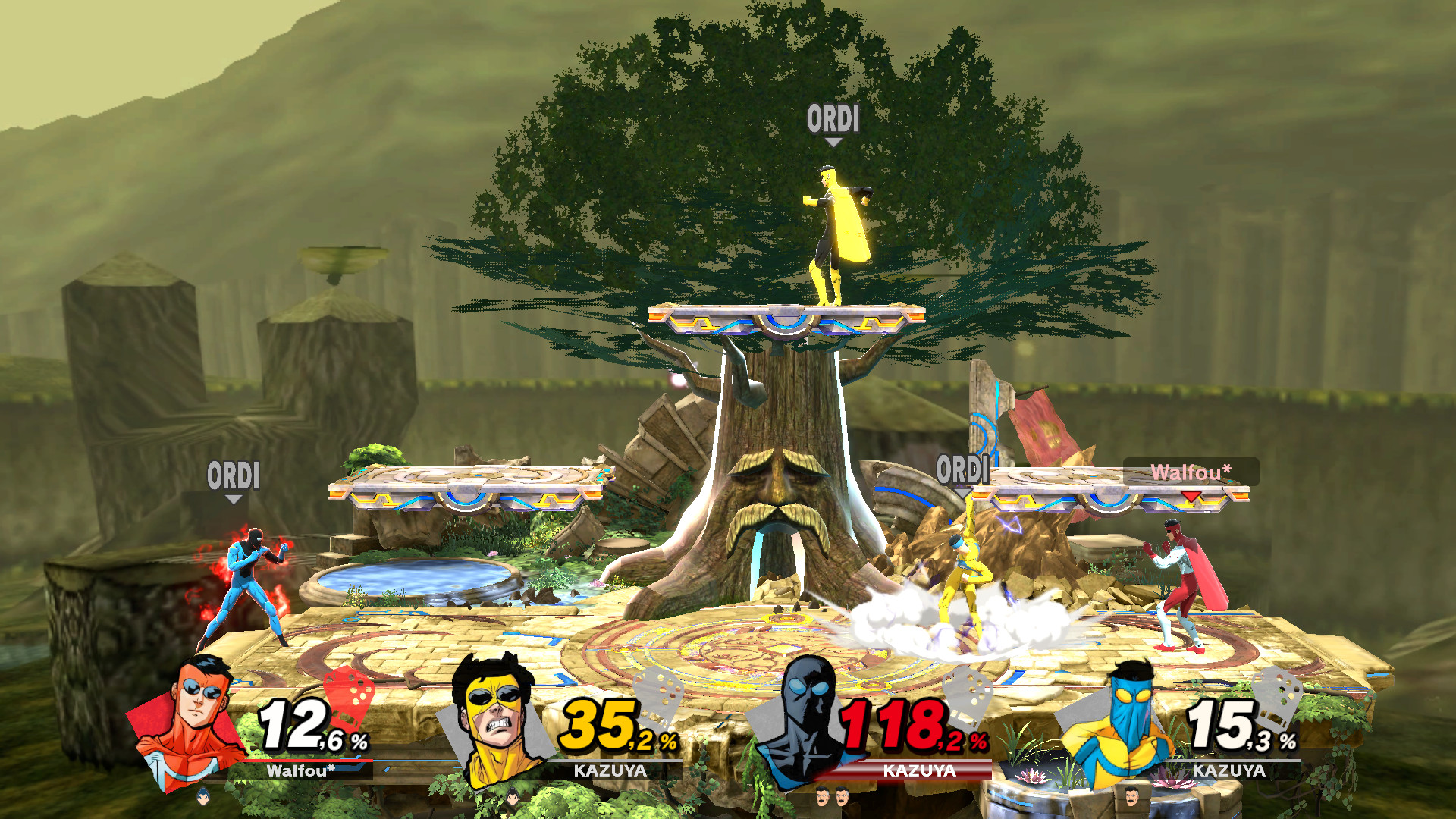Viewport: 1456px width, 819px height.
Task: Click the Walfou* tag on the right platform
Action: pos(1191,473)
